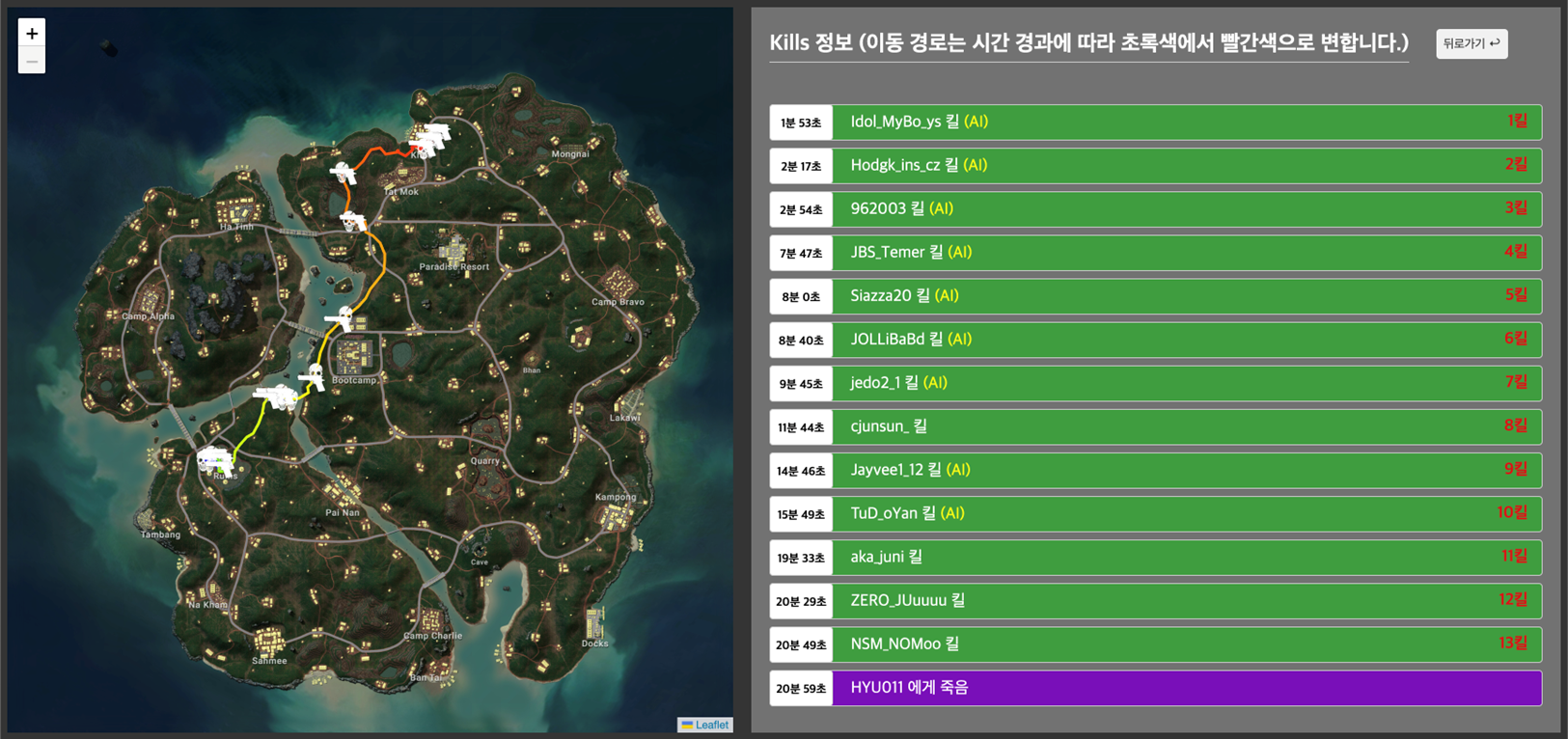Click the 13킬 count on NSM_NOMoo row
The height and width of the screenshot is (739, 1568).
(x=1516, y=643)
